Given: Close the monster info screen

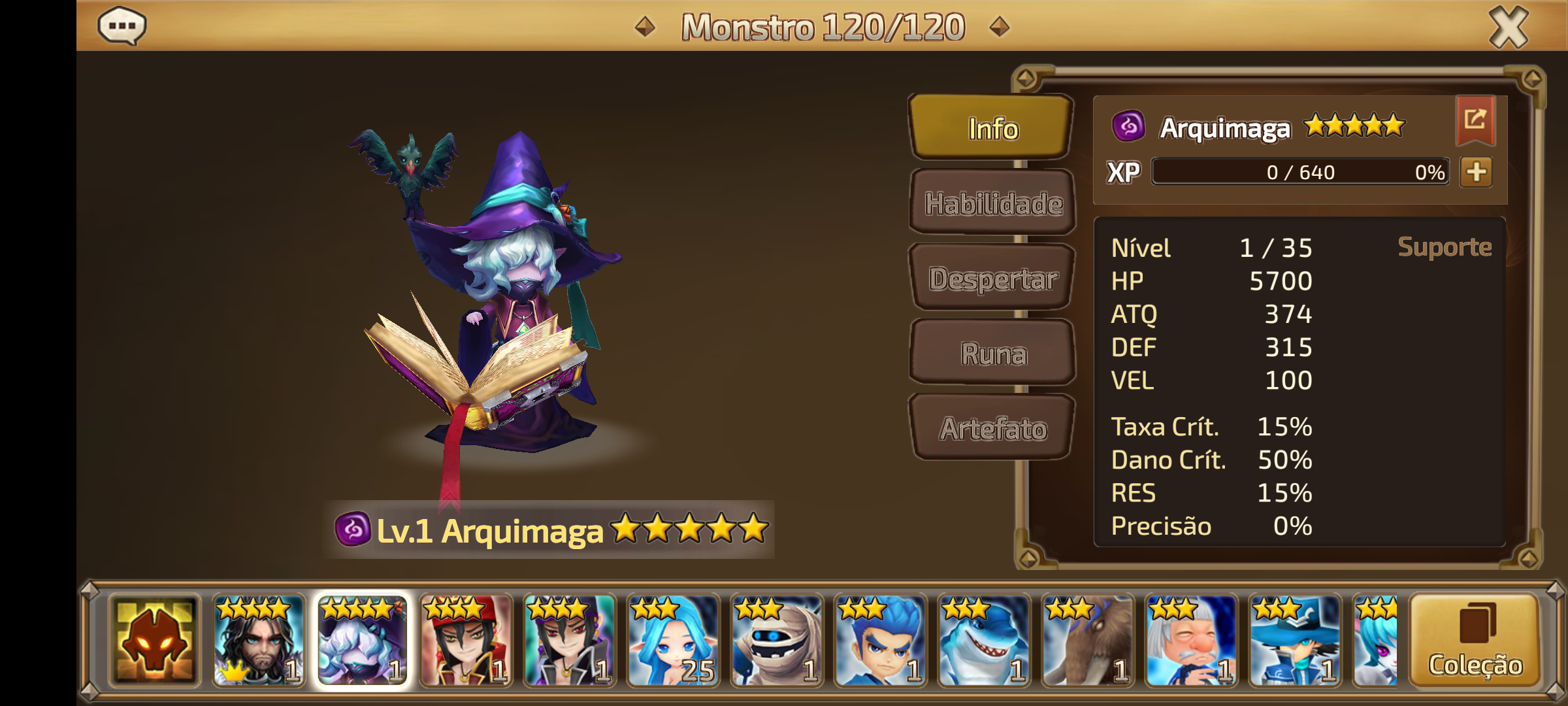Looking at the screenshot, I should 1508,27.
